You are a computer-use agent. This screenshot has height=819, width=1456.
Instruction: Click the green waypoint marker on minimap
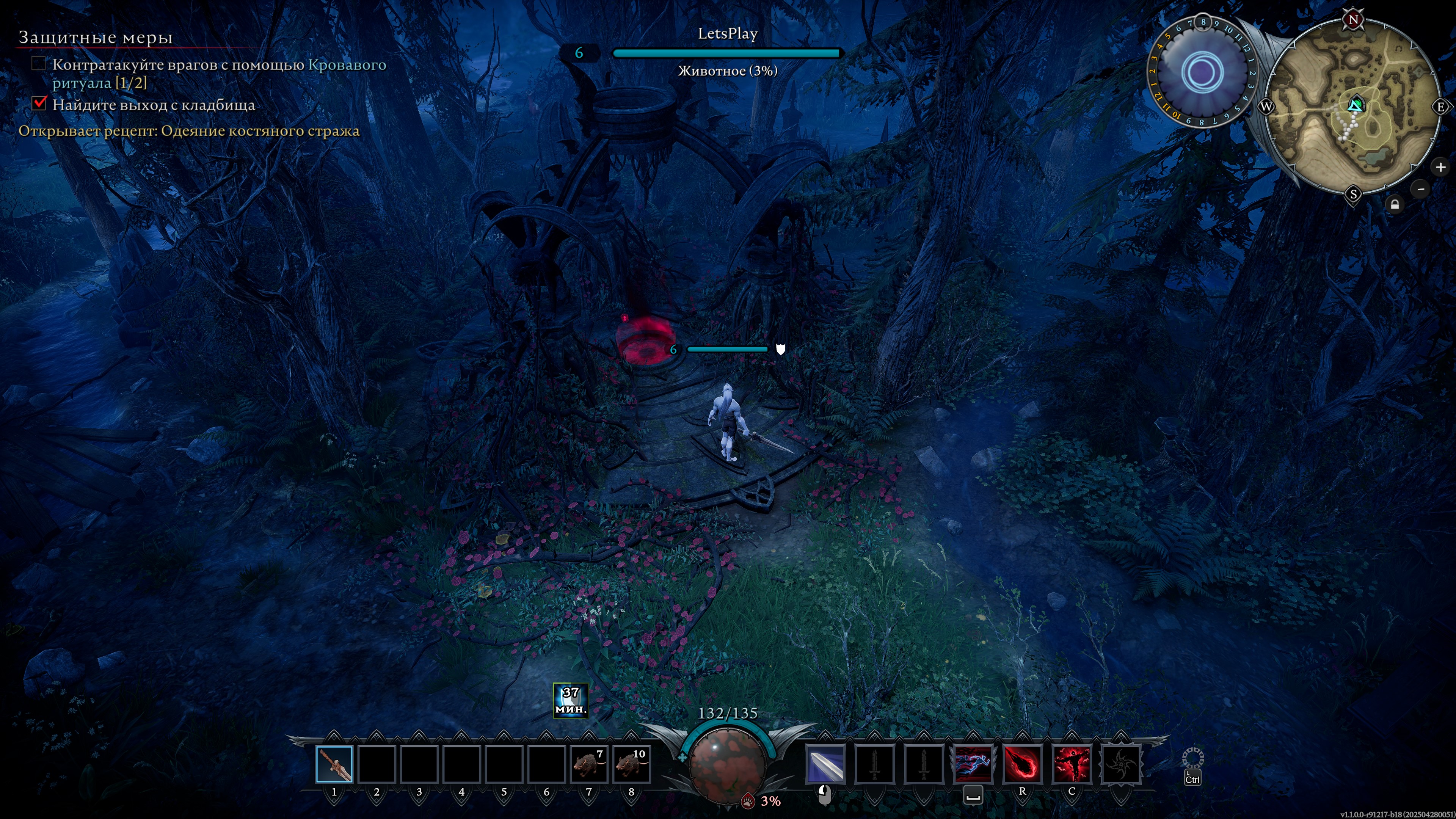[x=1355, y=105]
